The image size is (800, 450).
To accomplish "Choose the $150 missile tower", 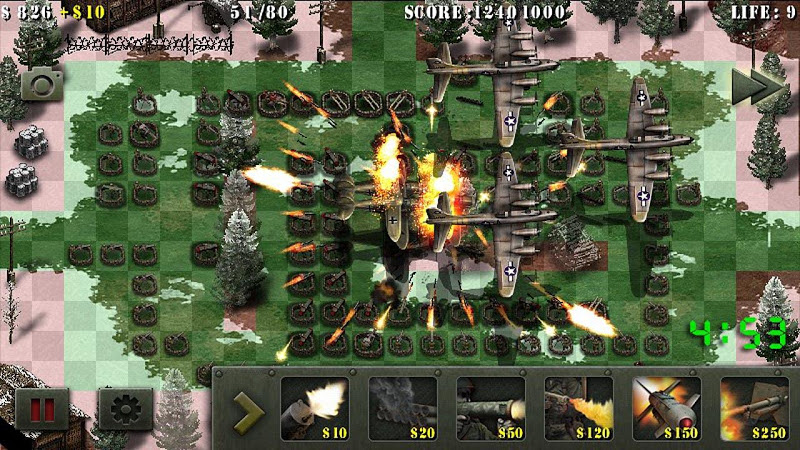I will point(666,407).
